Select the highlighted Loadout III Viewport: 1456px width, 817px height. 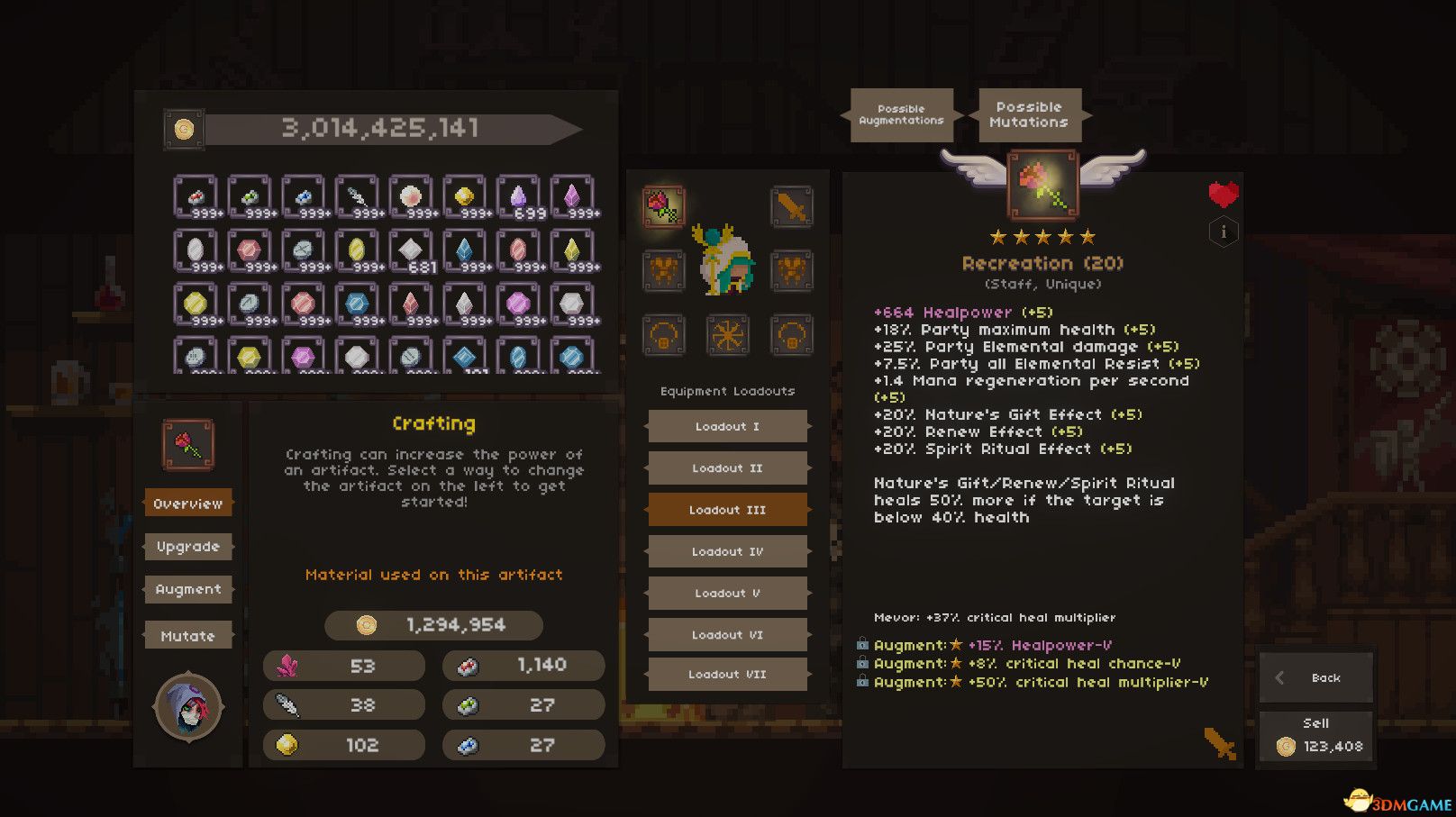tap(727, 510)
